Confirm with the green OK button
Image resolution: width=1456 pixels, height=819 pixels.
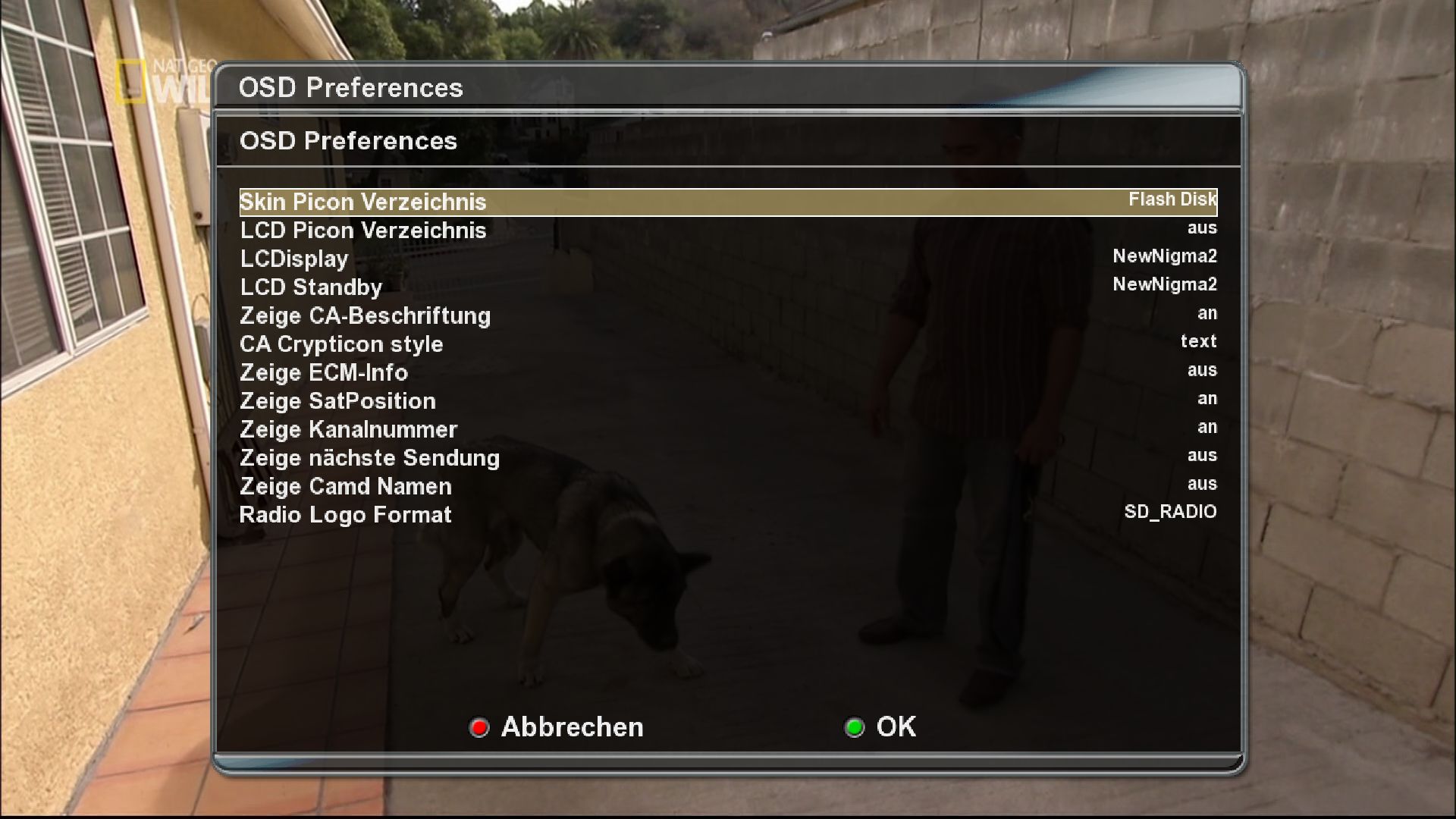(x=881, y=727)
